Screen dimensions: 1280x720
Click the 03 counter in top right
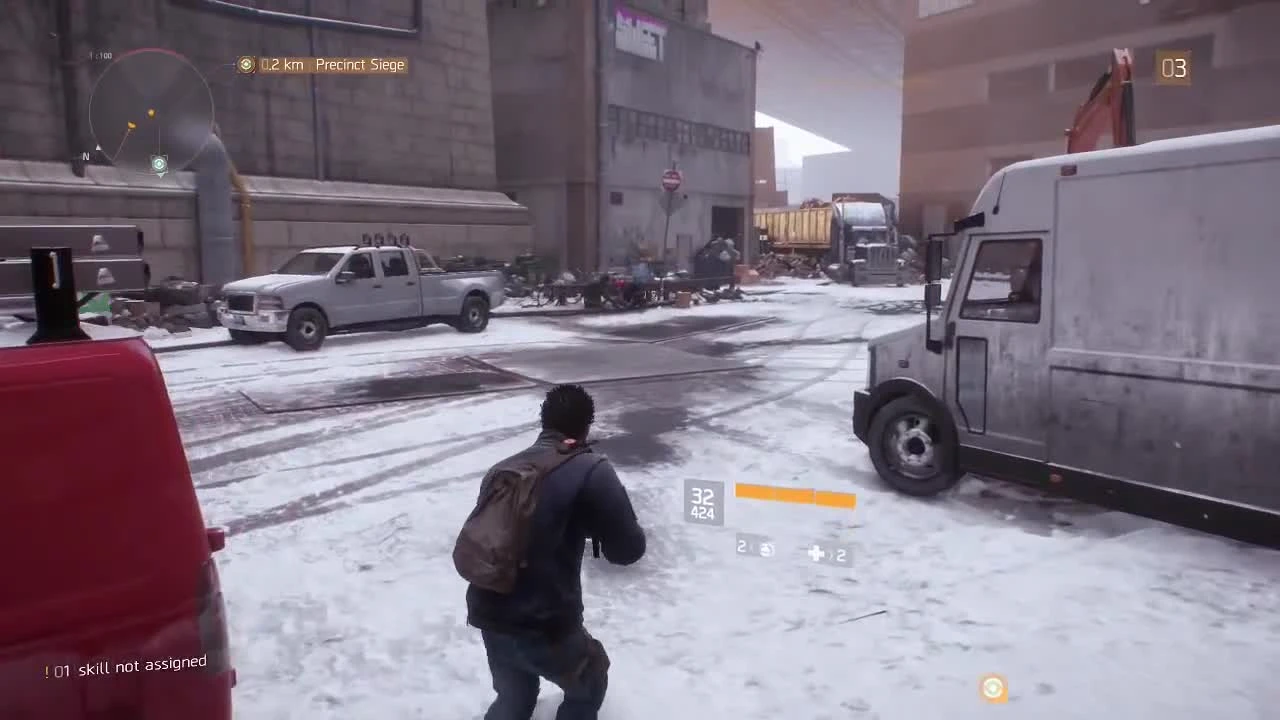coord(1172,68)
